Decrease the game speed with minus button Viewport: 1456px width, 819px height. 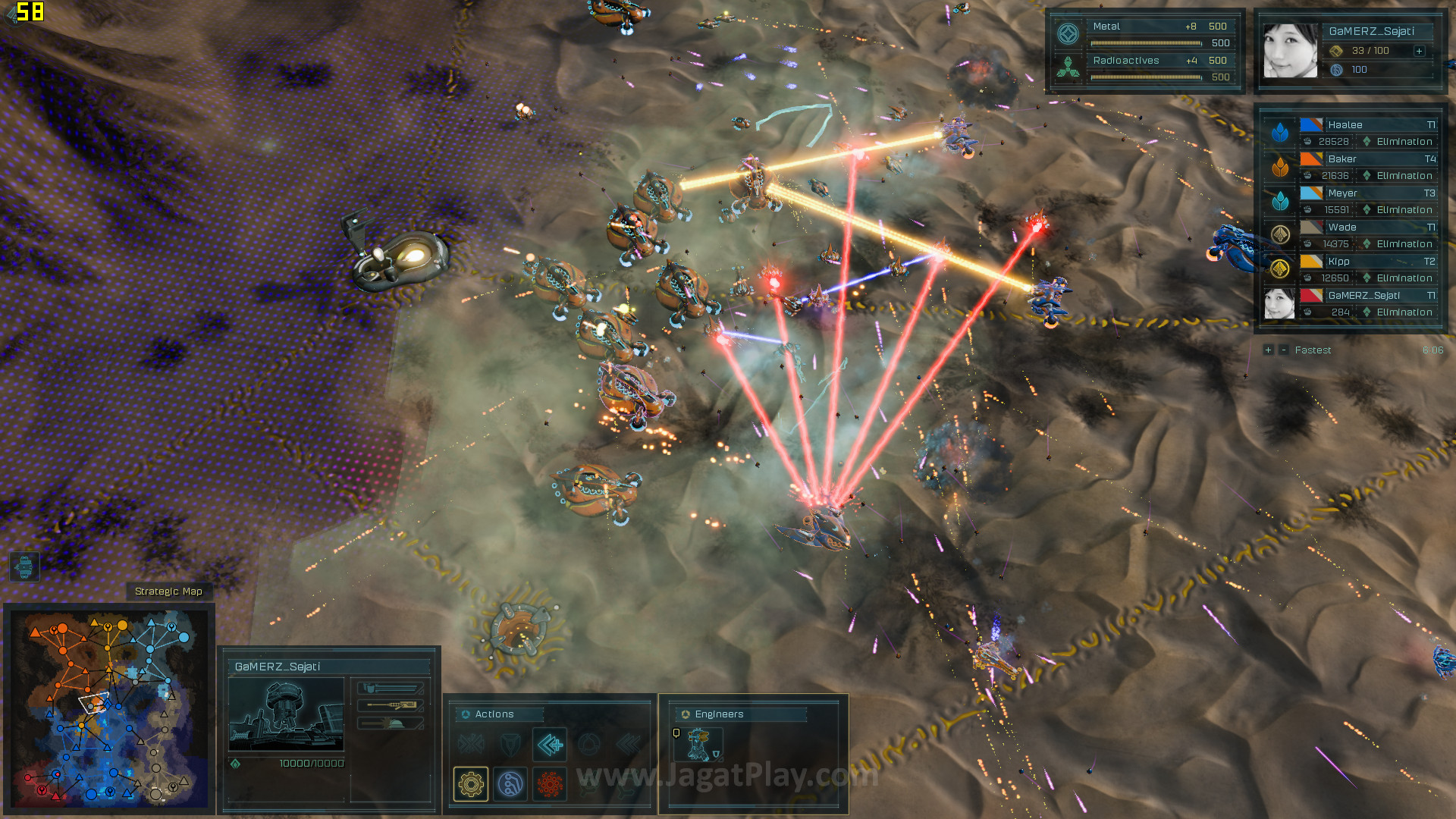click(1283, 350)
